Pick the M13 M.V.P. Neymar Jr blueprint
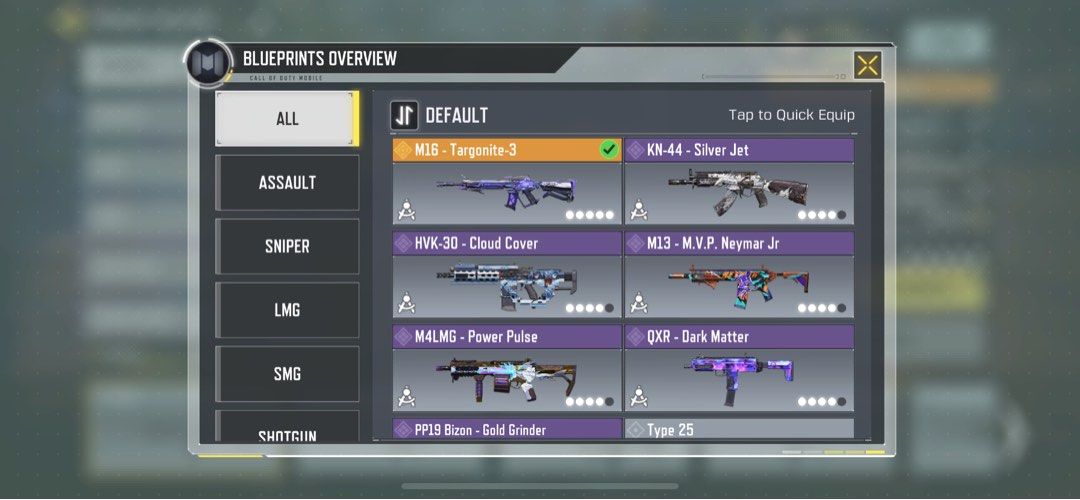 point(739,276)
